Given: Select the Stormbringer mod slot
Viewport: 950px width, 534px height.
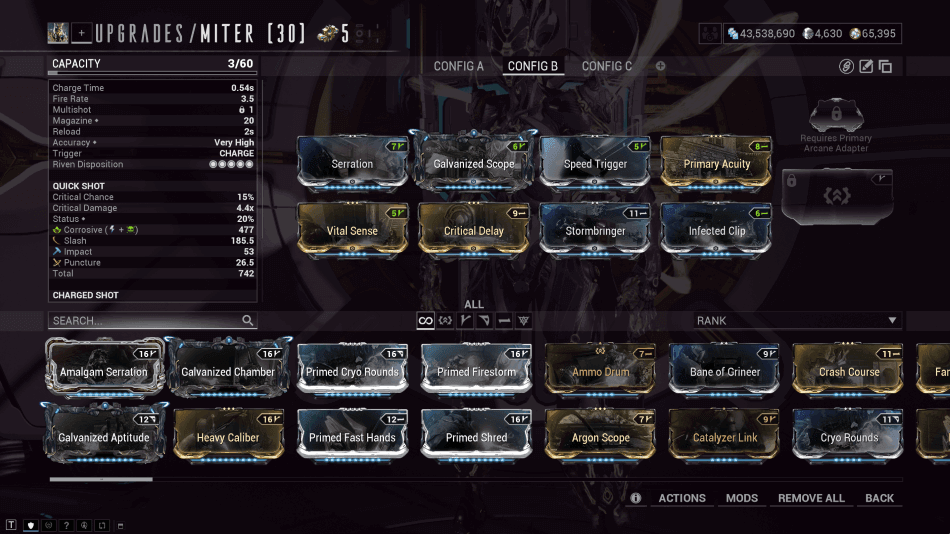Looking at the screenshot, I should [x=595, y=230].
